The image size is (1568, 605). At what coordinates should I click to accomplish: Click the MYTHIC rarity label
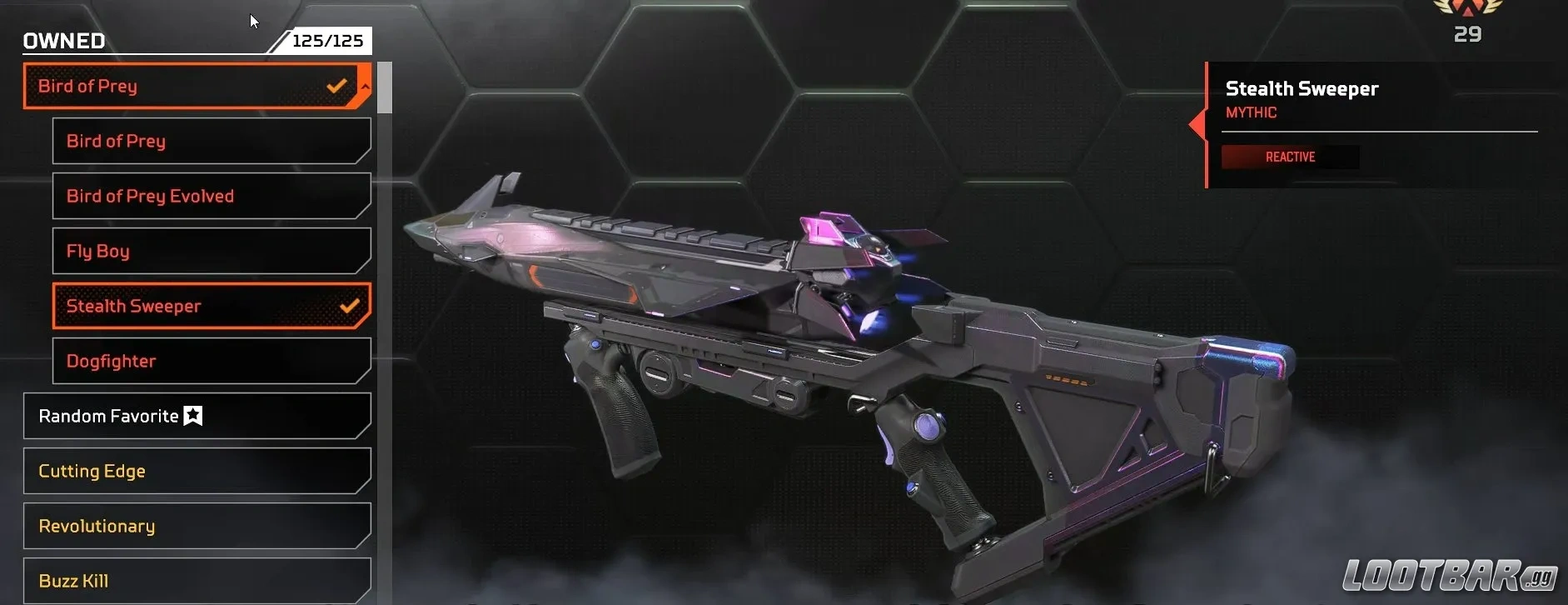1251,112
